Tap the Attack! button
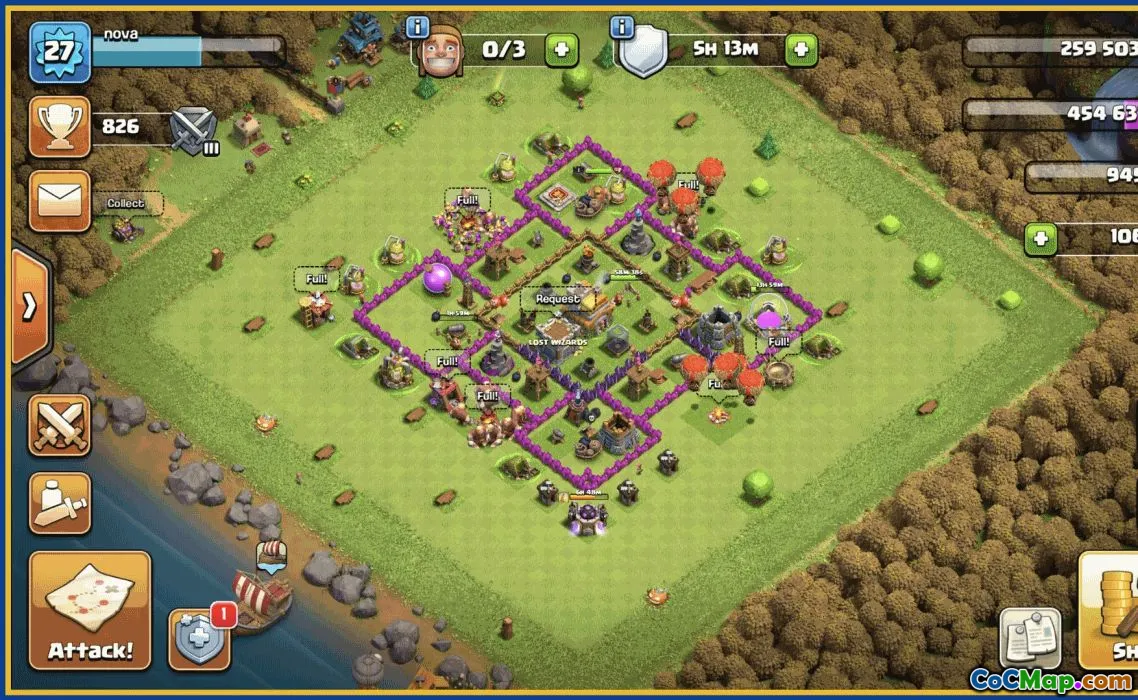1138x700 pixels. coord(89,610)
